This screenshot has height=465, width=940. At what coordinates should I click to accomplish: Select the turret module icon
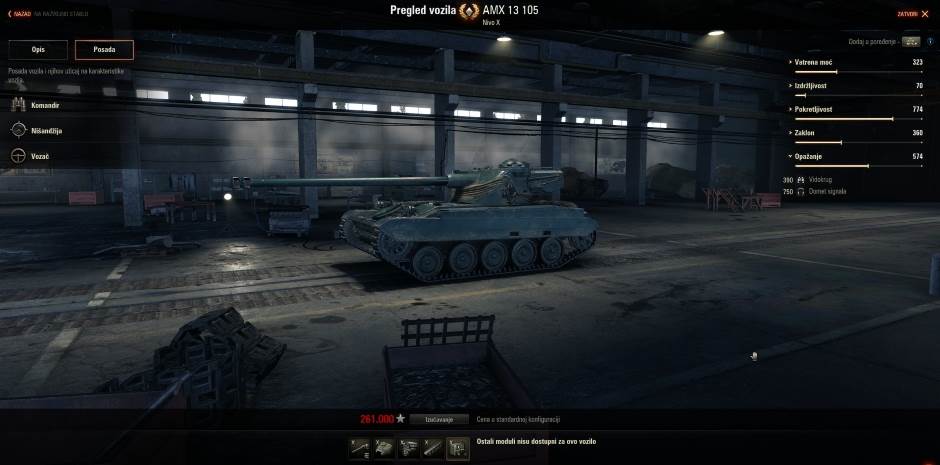point(384,449)
